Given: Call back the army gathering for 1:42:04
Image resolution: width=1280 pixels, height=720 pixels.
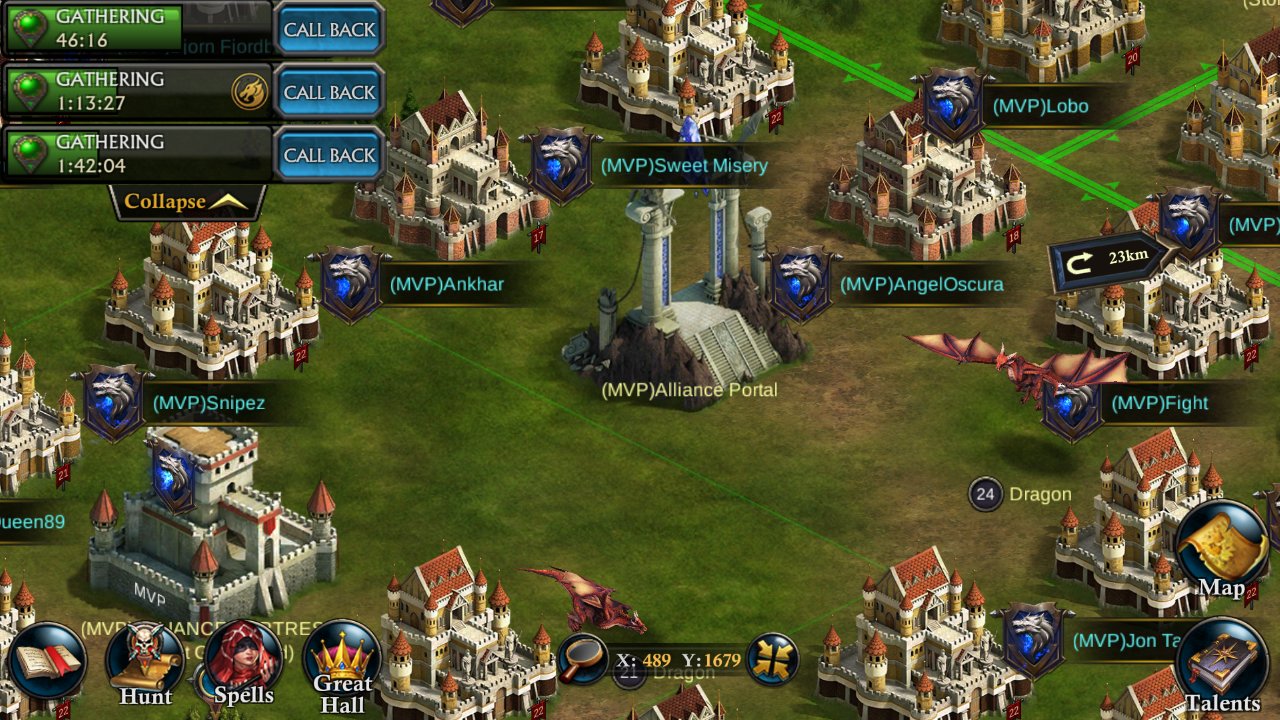Looking at the screenshot, I should coord(329,155).
